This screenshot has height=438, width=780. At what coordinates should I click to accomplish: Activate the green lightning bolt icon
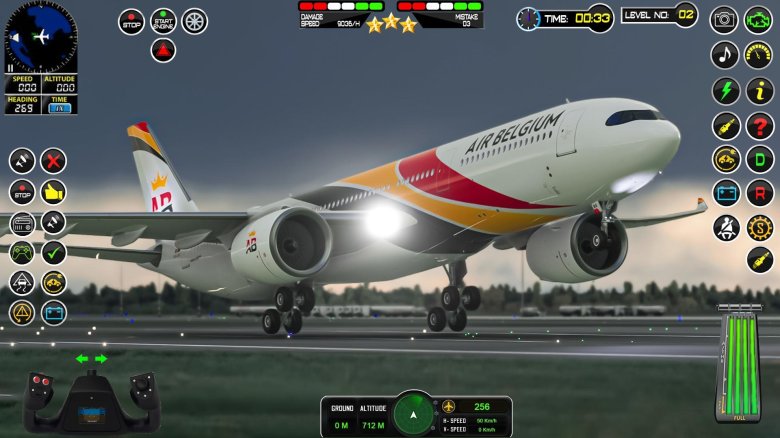725,90
